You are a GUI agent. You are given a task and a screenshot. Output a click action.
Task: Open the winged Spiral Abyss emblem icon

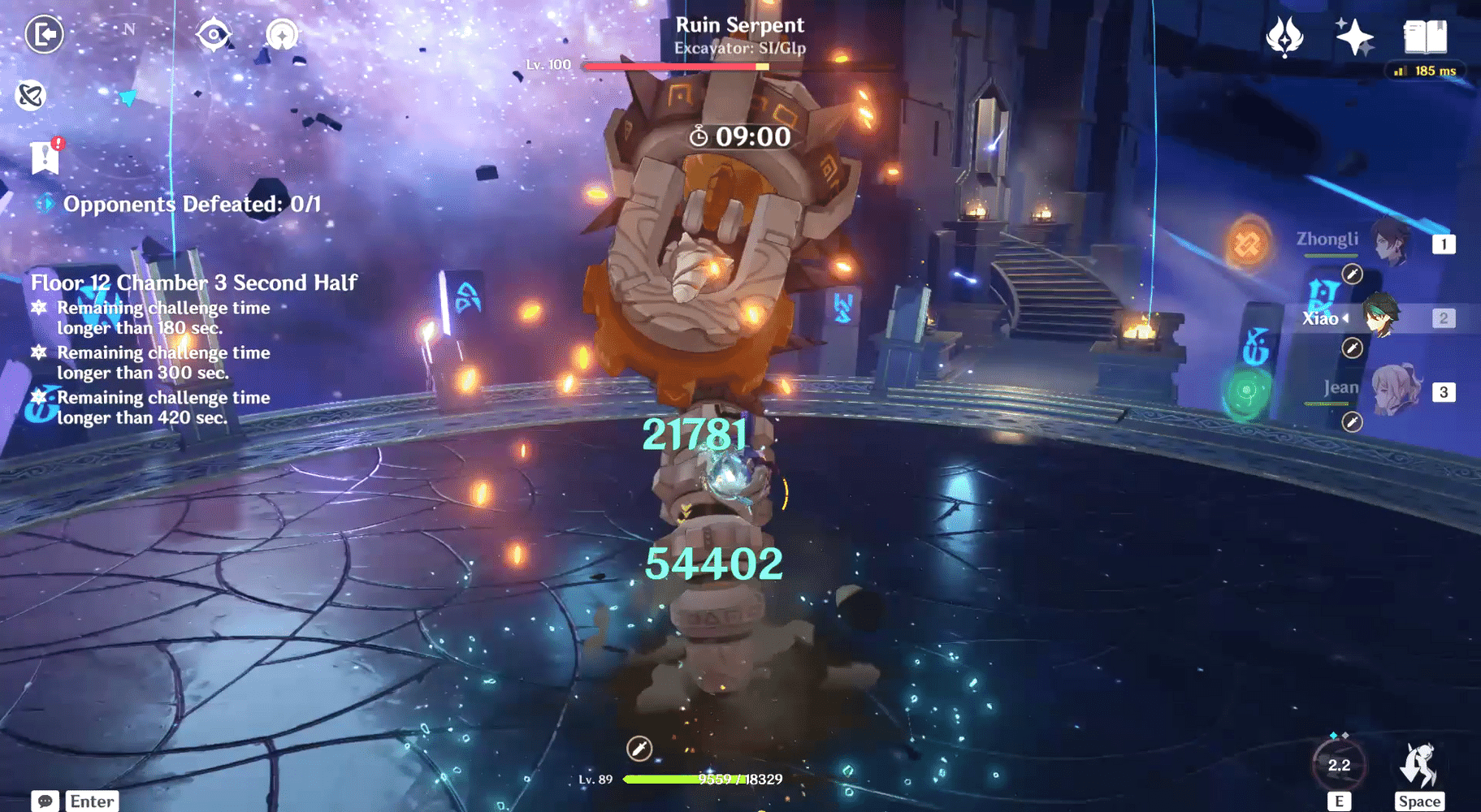[1284, 36]
